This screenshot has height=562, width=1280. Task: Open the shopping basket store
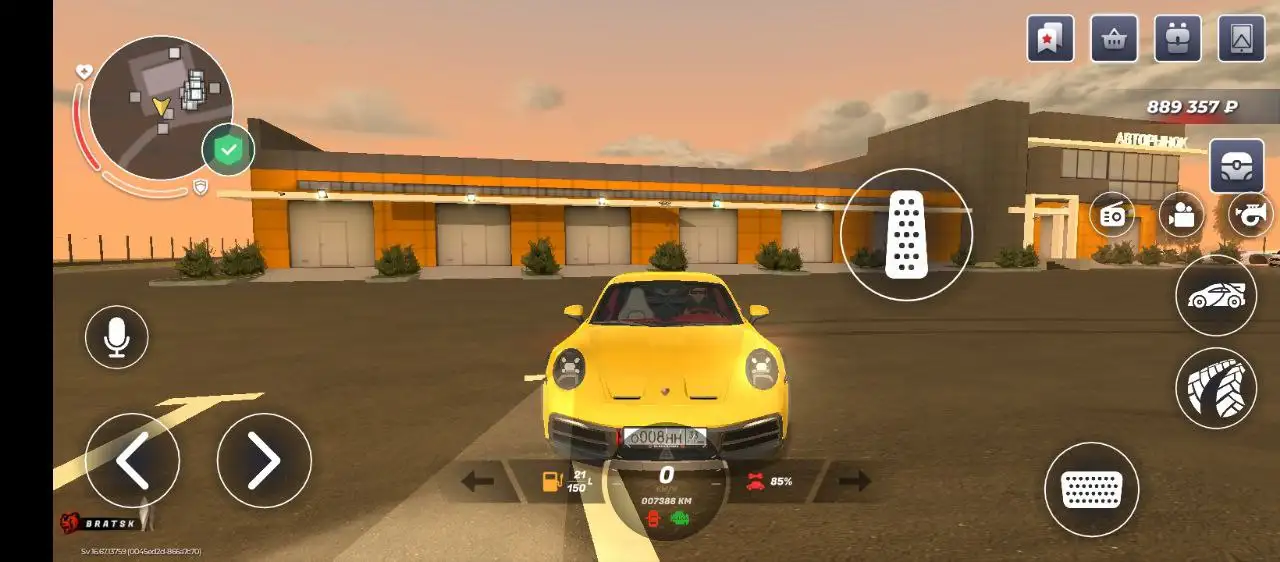tap(1114, 39)
